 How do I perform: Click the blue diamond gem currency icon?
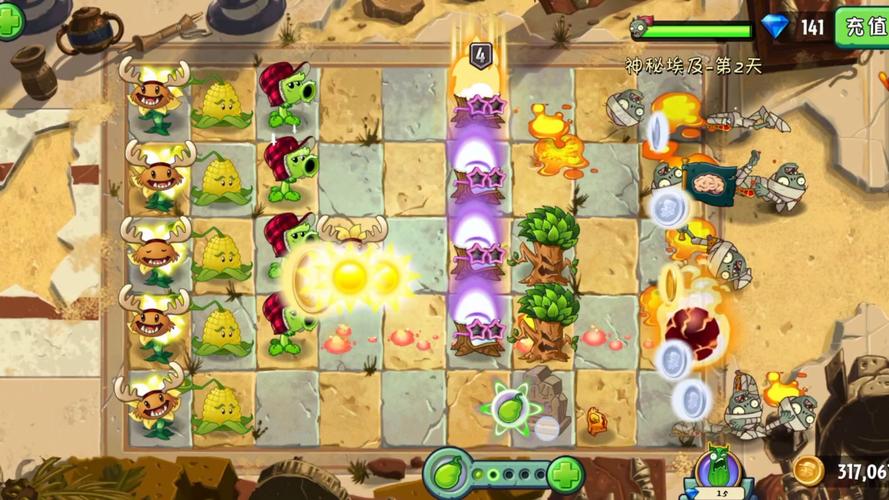pyautogui.click(x=775, y=26)
